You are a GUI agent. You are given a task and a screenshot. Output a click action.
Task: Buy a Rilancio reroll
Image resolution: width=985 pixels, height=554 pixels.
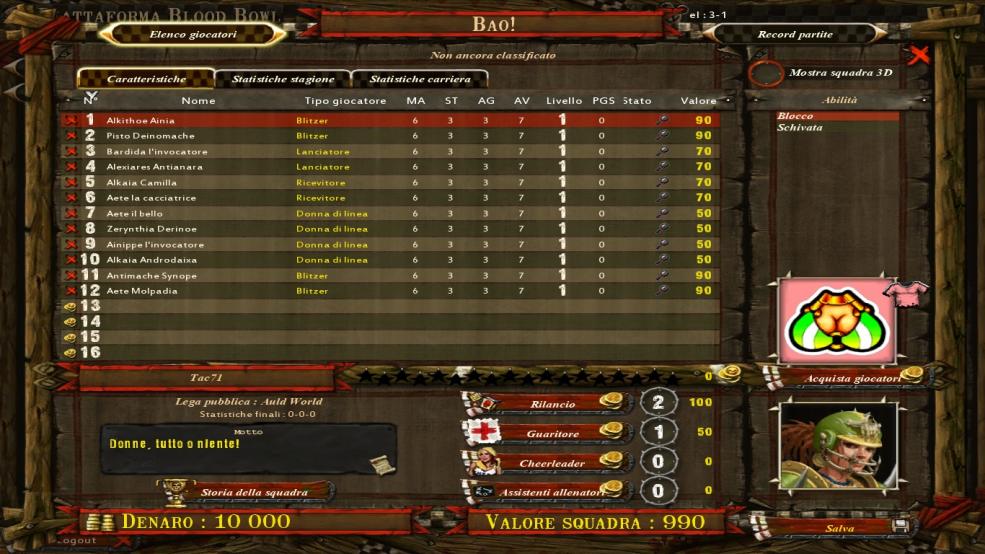click(551, 404)
